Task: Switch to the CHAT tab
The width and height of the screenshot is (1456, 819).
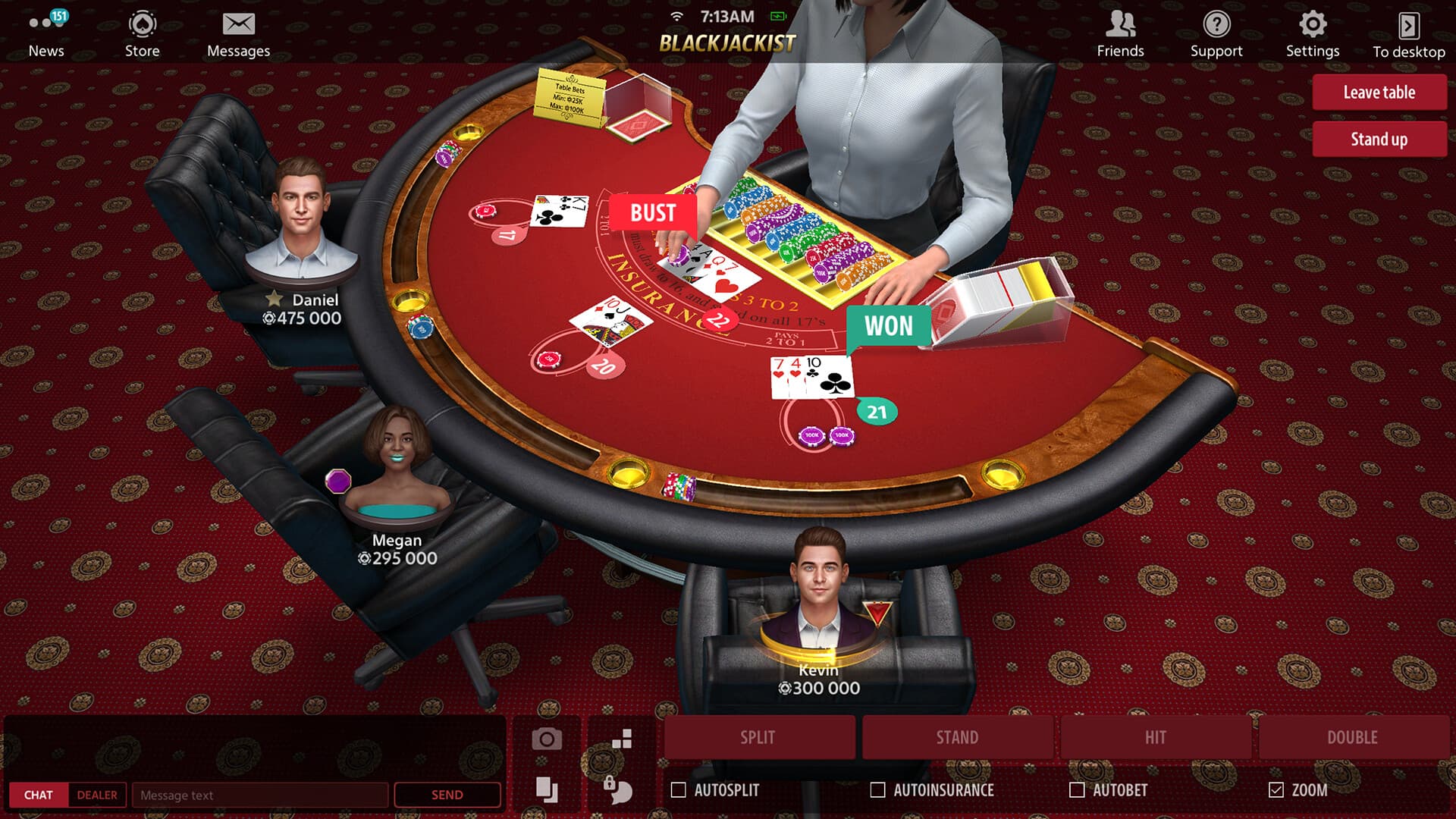Action: [39, 795]
